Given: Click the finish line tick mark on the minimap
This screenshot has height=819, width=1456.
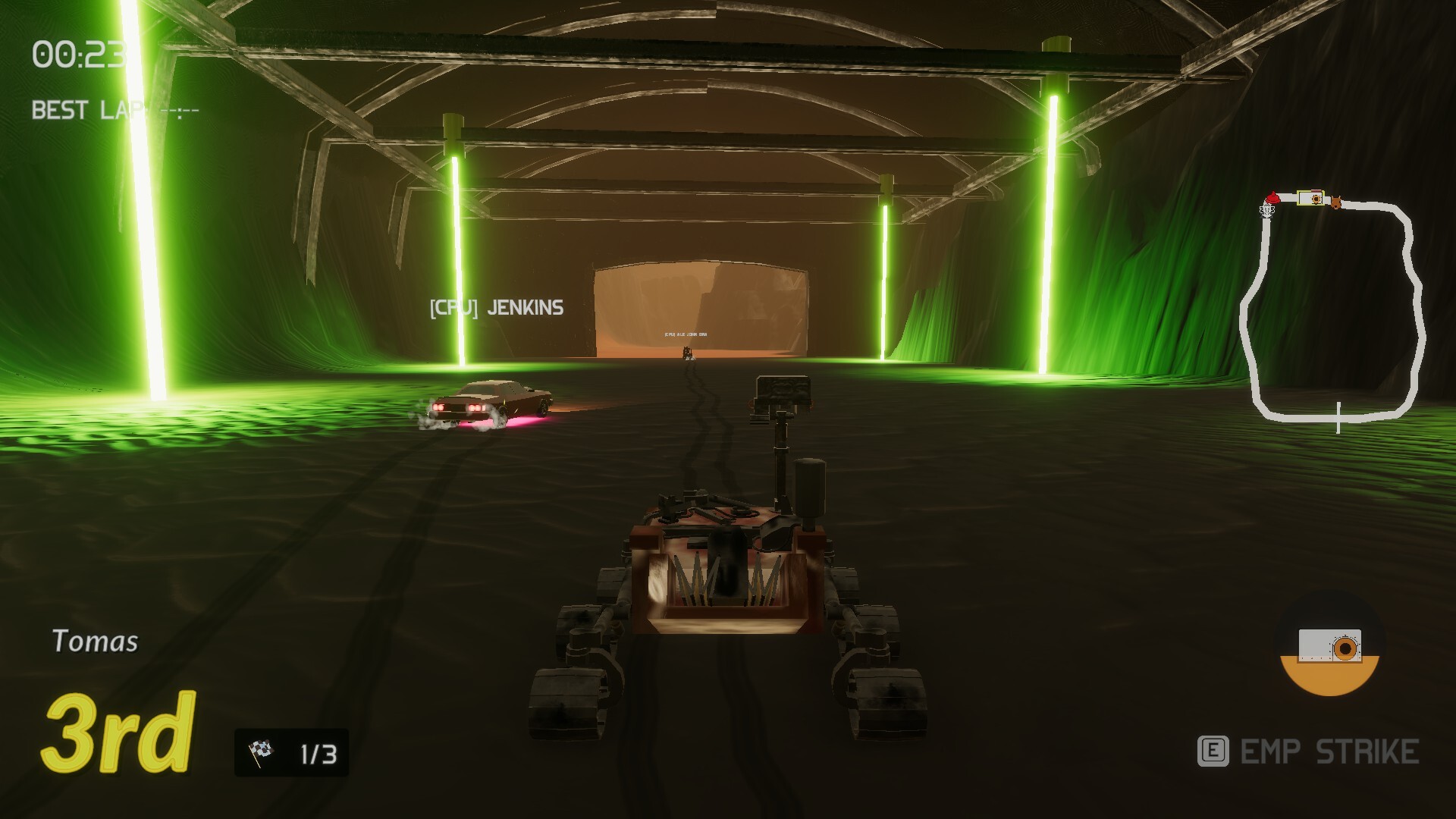Looking at the screenshot, I should tap(1338, 419).
